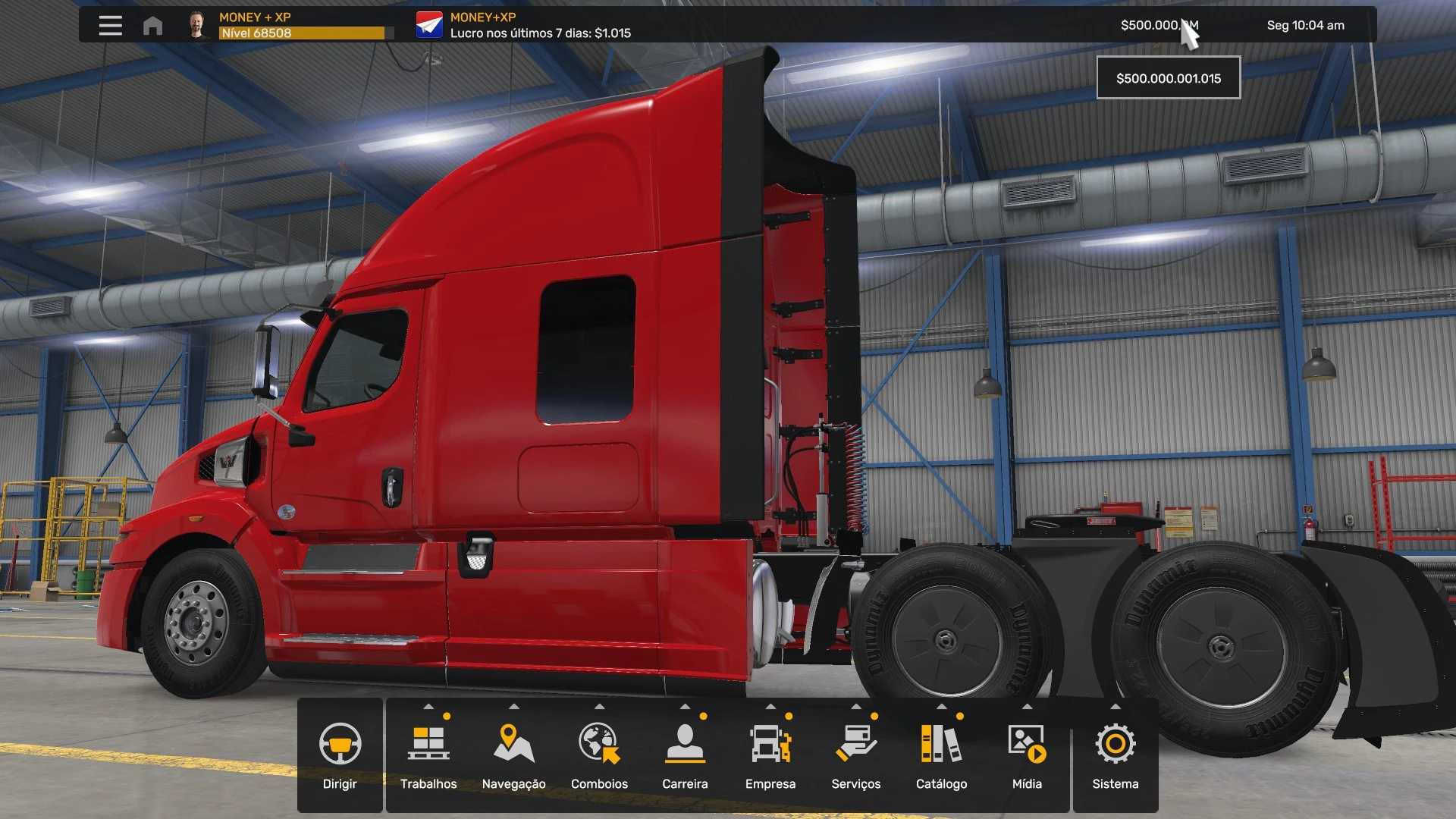Browse the Catálogo menu
1456x819 pixels.
[941, 755]
